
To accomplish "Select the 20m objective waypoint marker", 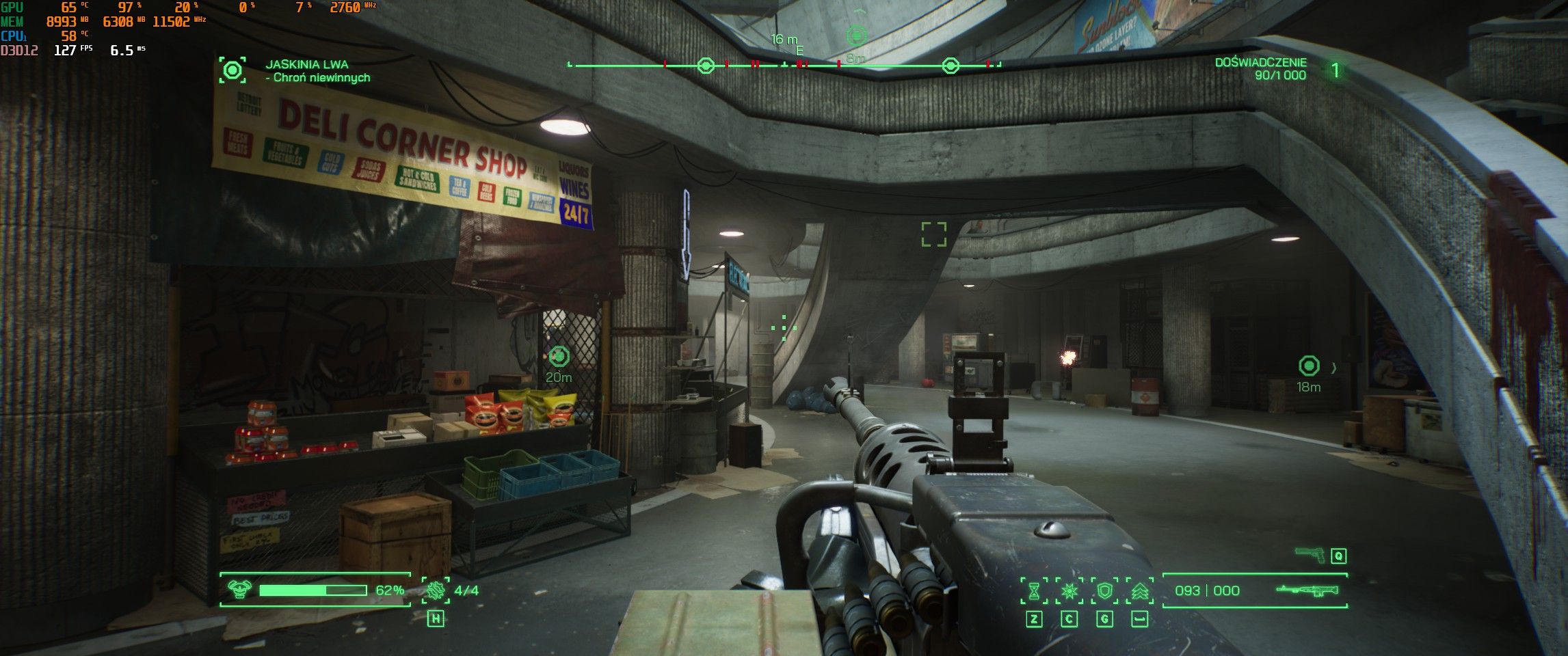I will click(559, 355).
